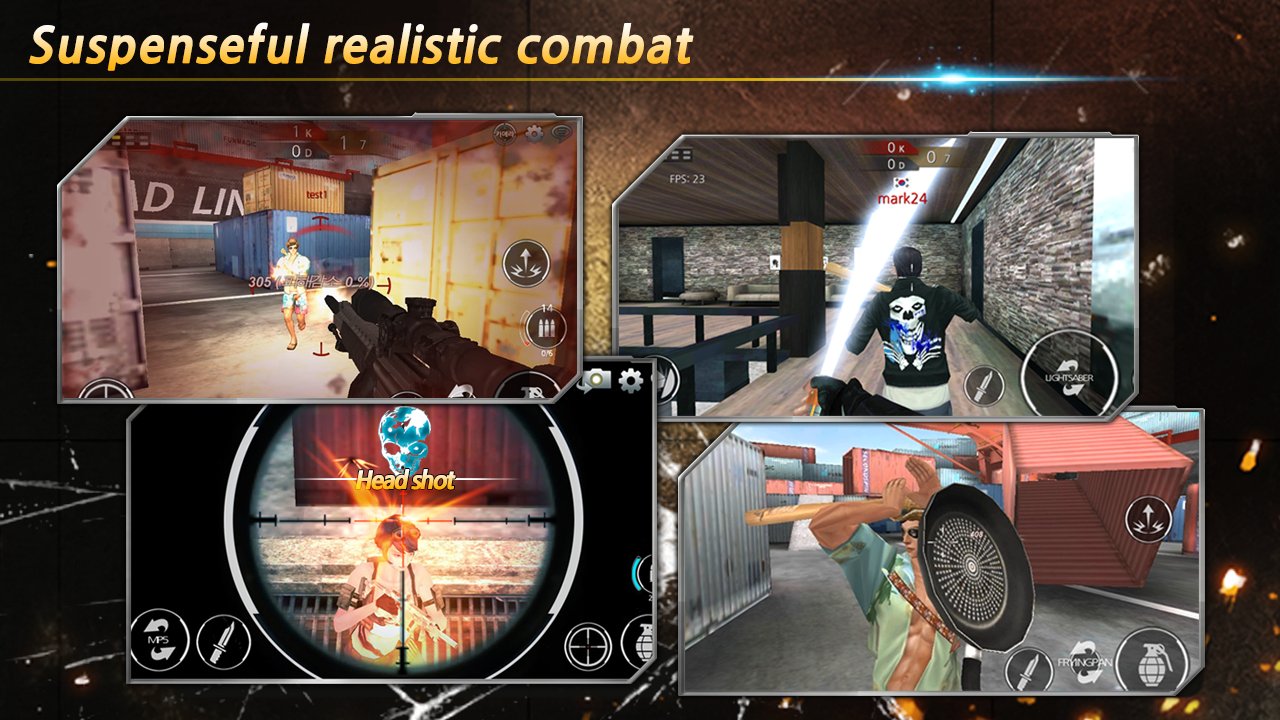The height and width of the screenshot is (720, 1280).
Task: Click the Head shot notification text
Action: [406, 481]
